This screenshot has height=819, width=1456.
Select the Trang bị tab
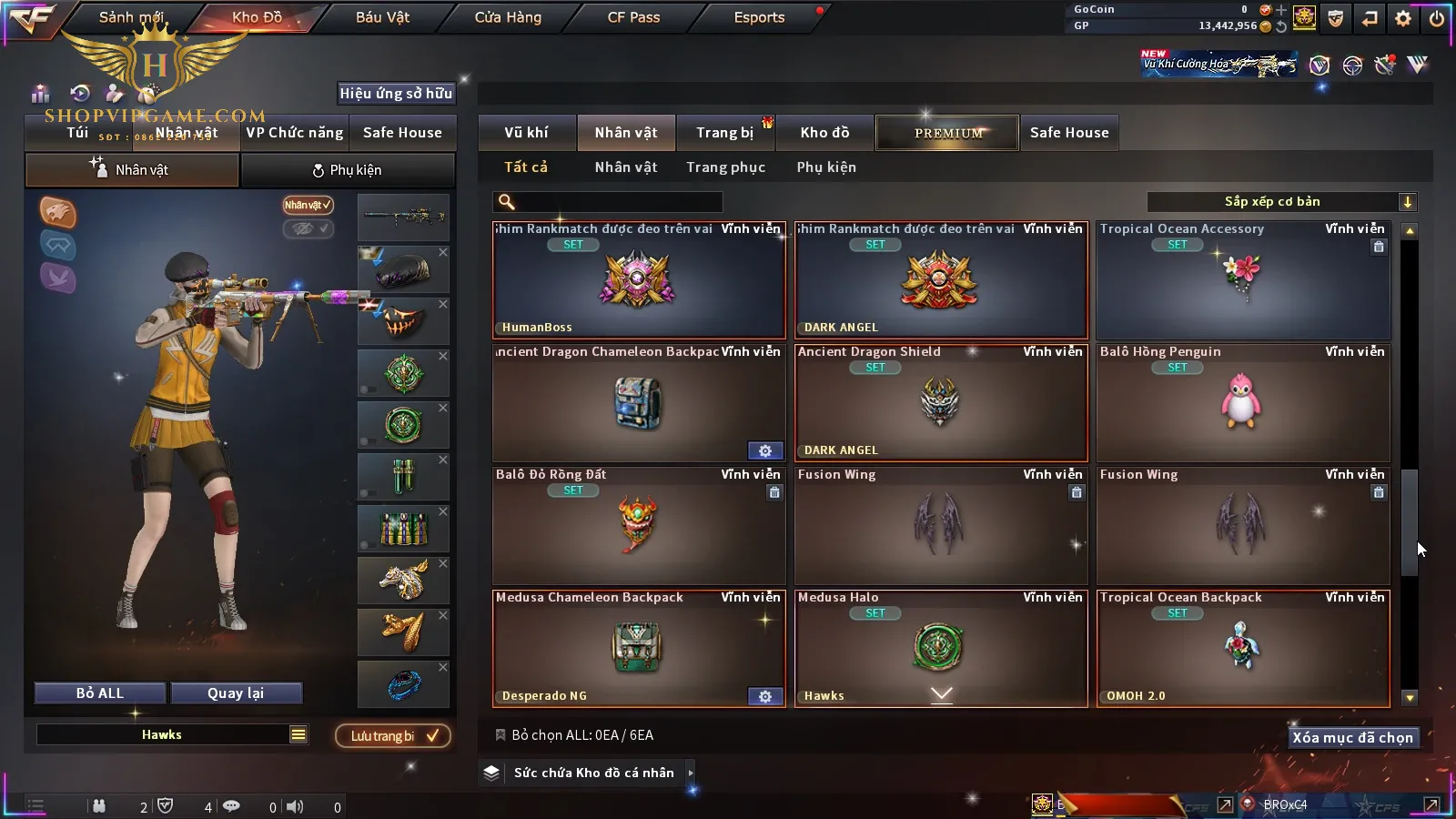(x=724, y=133)
